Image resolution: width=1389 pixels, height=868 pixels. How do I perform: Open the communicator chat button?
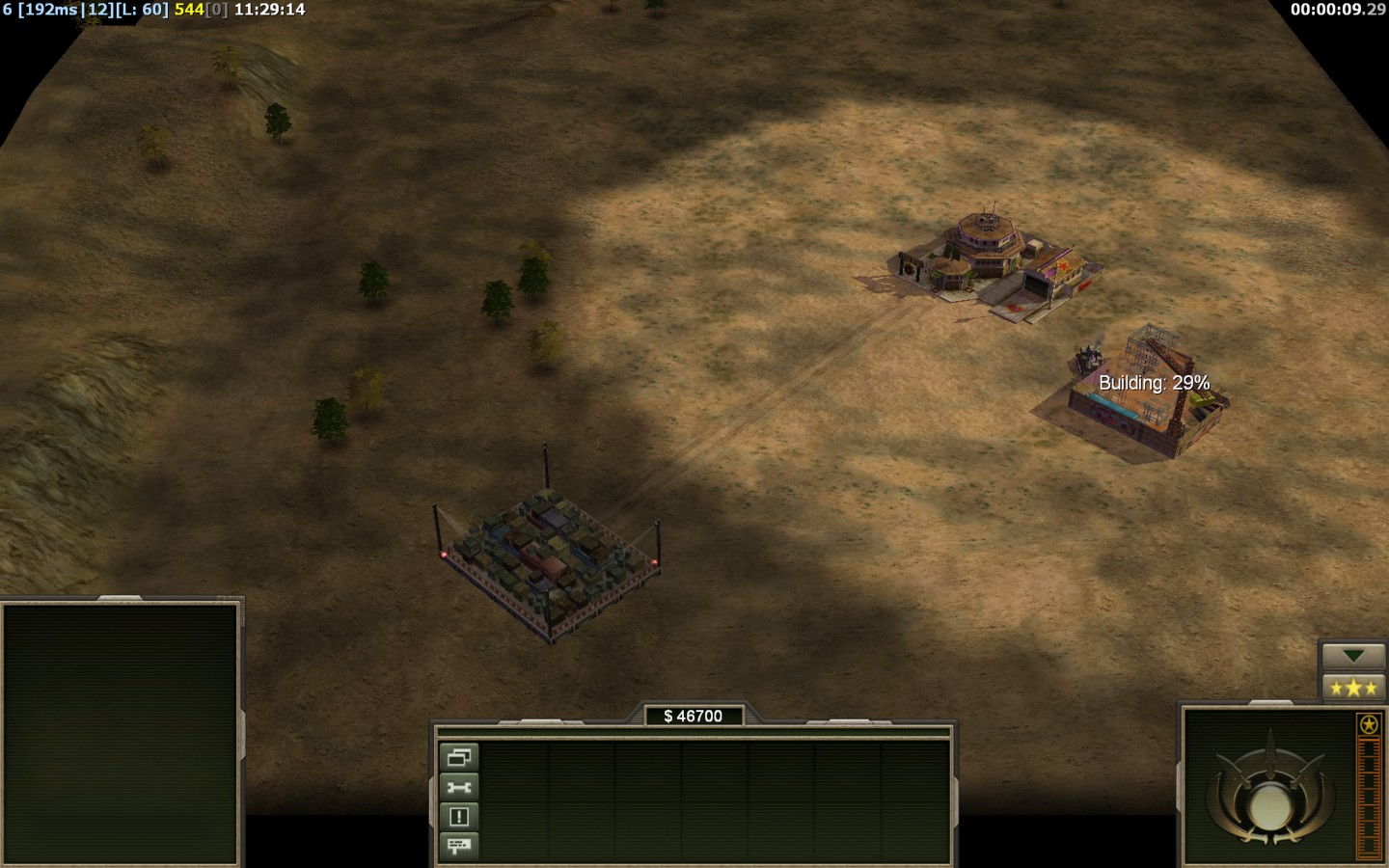point(458,846)
